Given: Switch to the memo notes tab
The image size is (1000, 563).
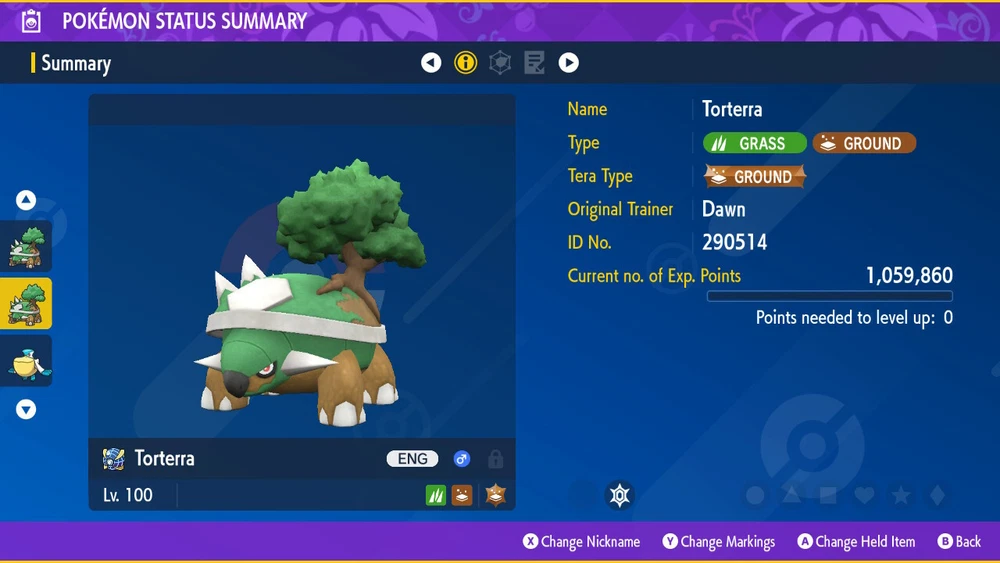Looking at the screenshot, I should pos(534,63).
